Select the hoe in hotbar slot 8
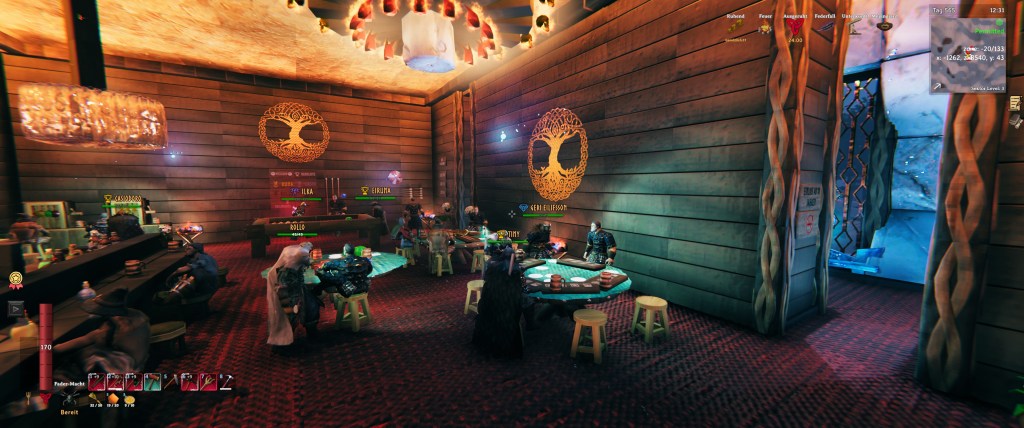 coord(226,380)
